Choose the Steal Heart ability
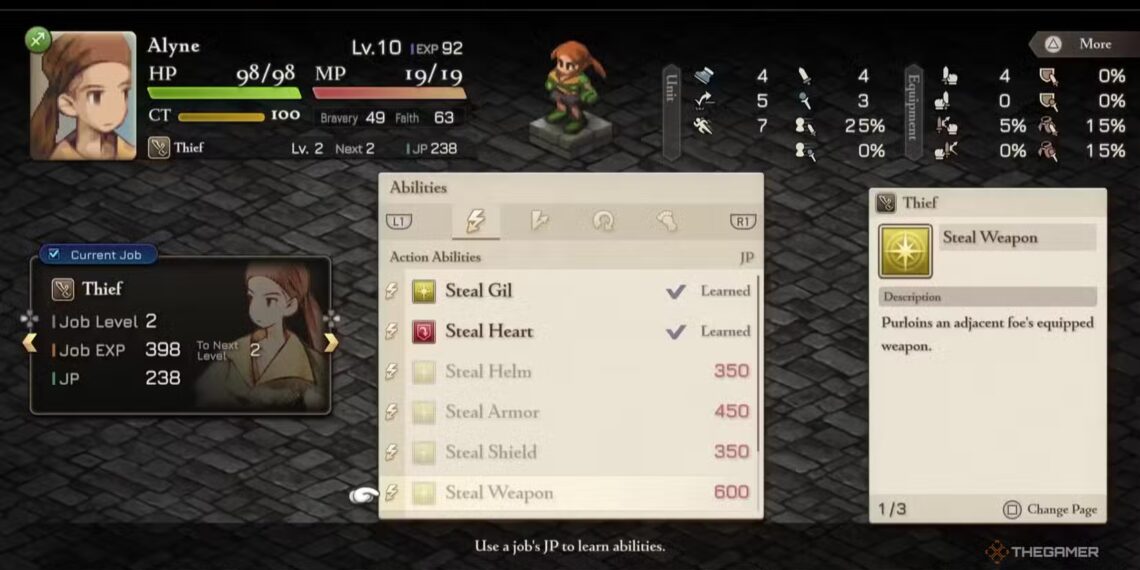Viewport: 1140px width, 570px height. (x=570, y=331)
